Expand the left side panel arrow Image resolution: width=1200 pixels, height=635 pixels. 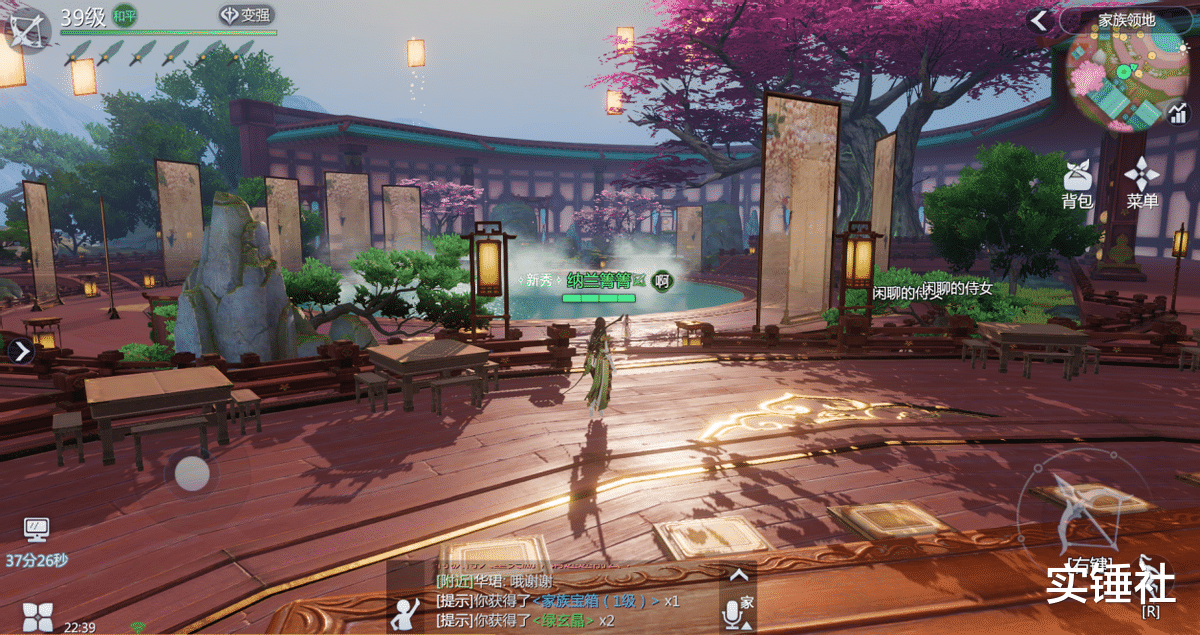[21, 351]
